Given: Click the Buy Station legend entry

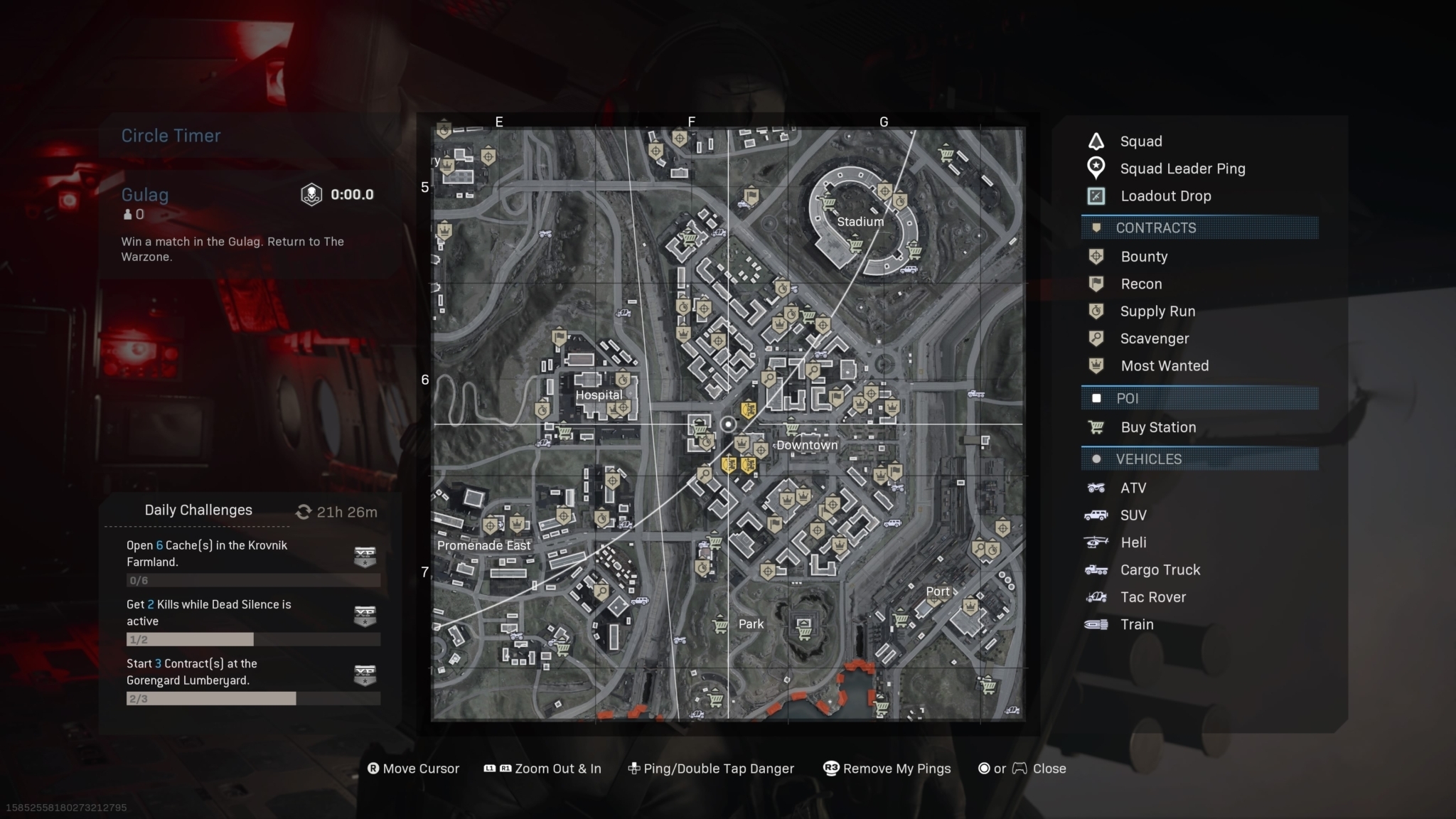Looking at the screenshot, I should (1157, 427).
